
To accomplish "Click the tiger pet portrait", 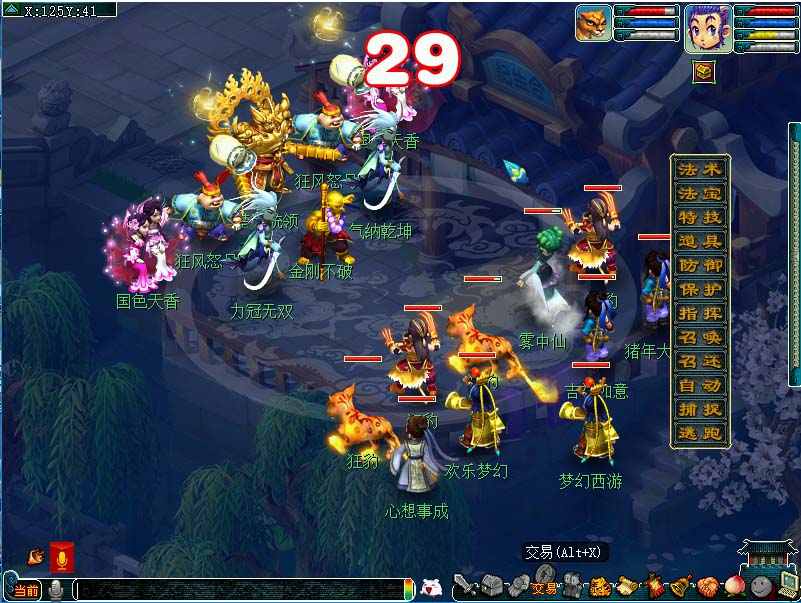I will tap(593, 23).
